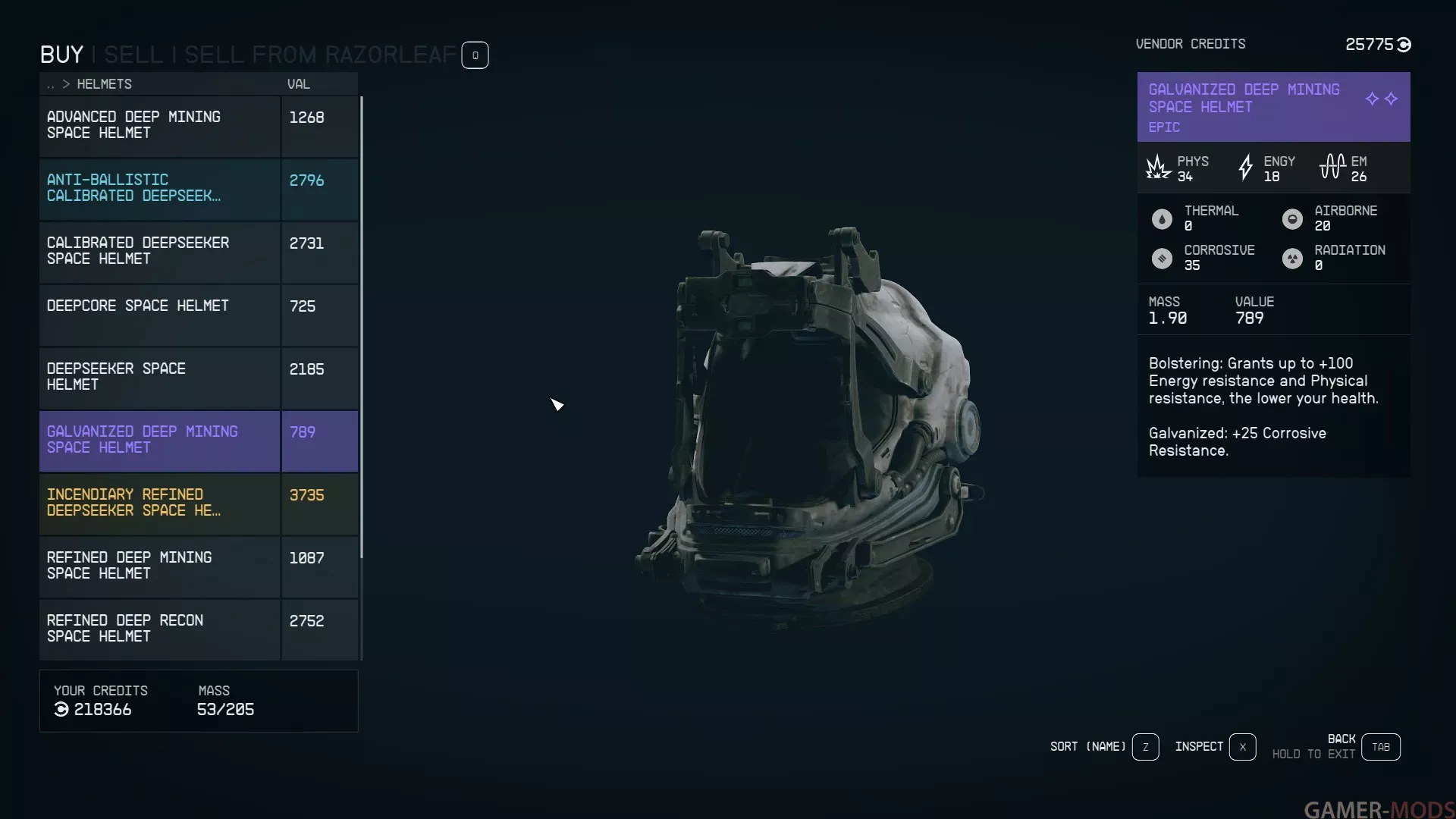Viewport: 1456px width, 819px height.
Task: Sort the list by the VAL column
Action: point(298,84)
